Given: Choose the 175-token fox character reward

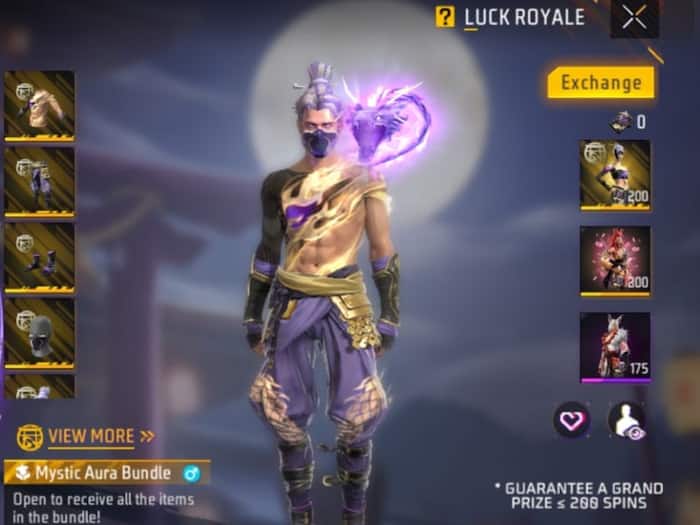Looking at the screenshot, I should coord(614,347).
